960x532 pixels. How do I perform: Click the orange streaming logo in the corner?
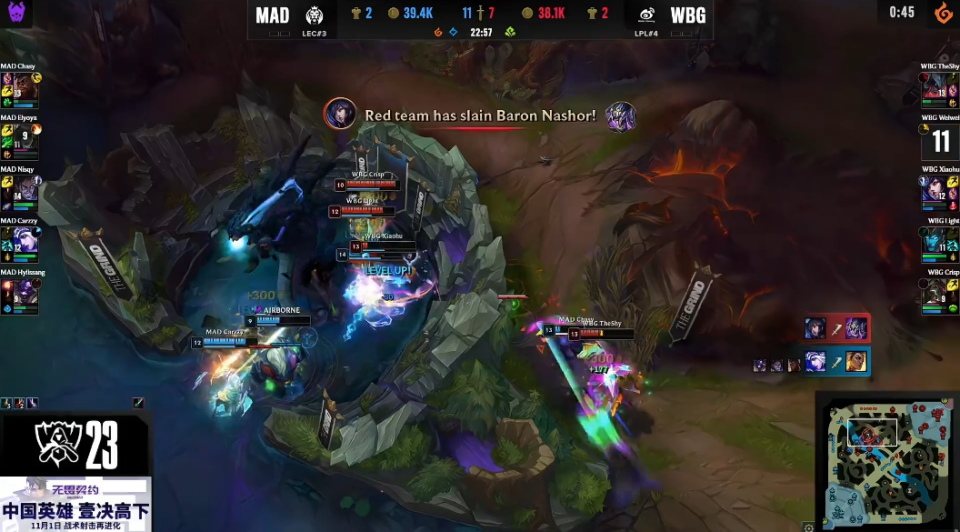pyautogui.click(x=940, y=13)
